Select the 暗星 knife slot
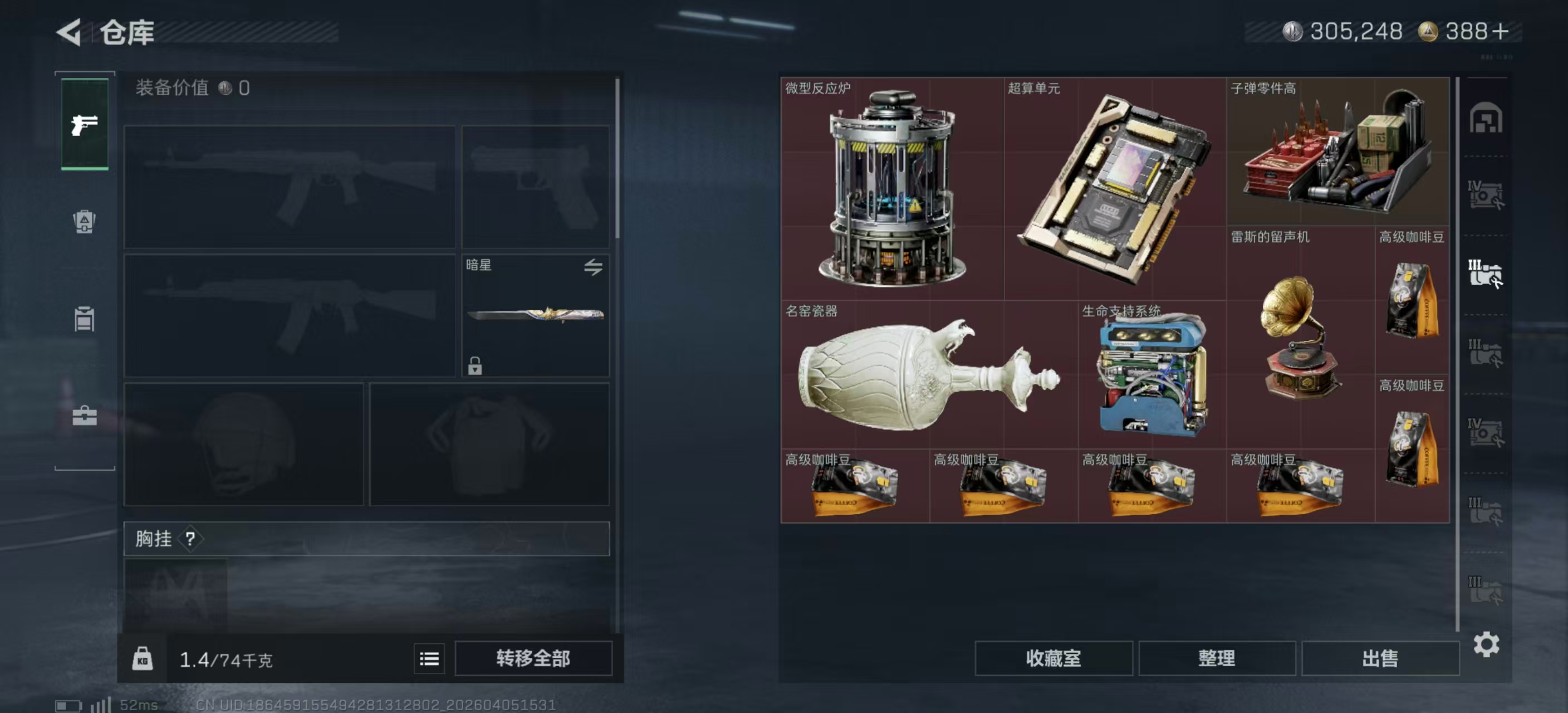 [x=535, y=315]
